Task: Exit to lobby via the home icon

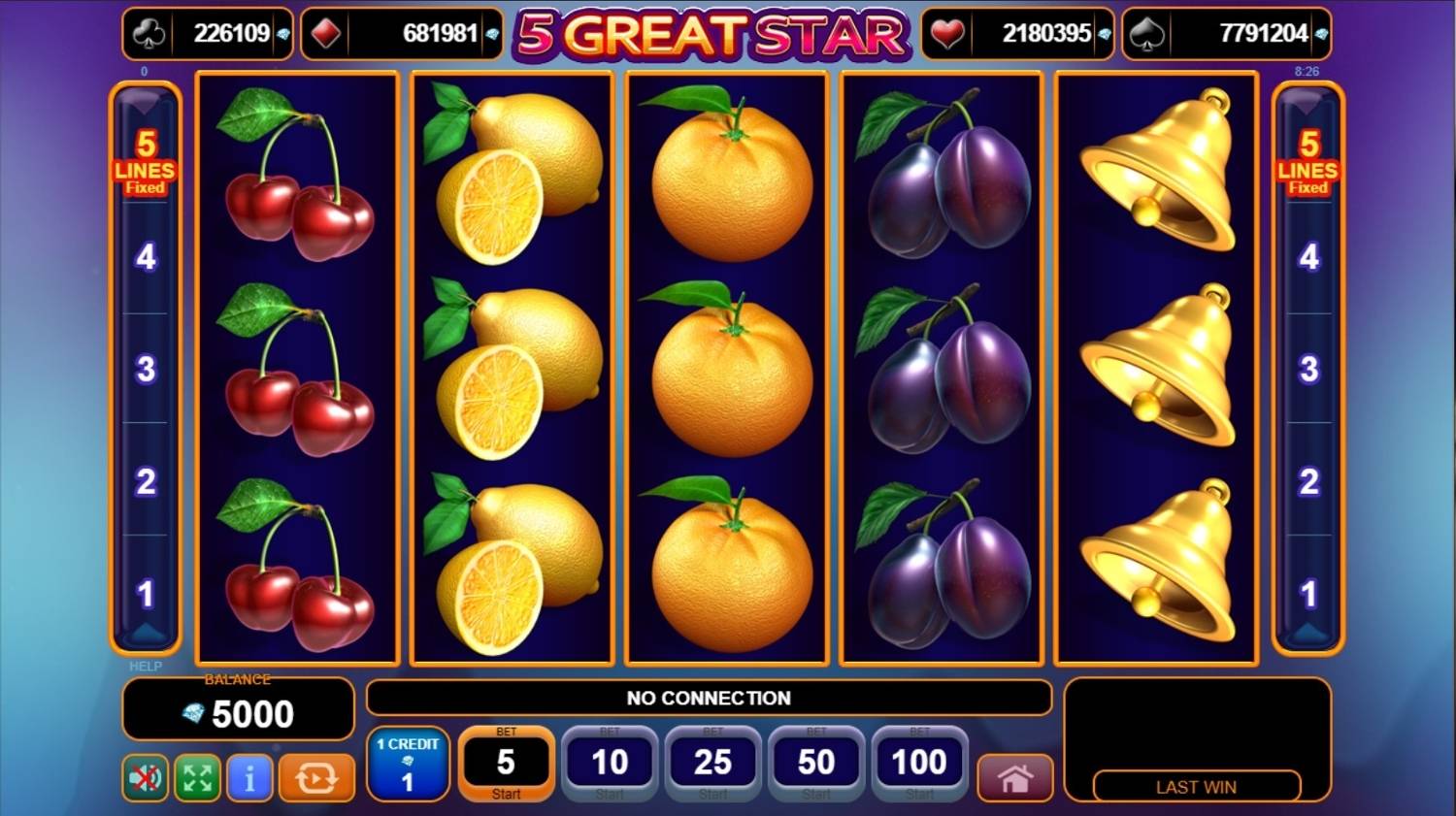Action: (1014, 777)
